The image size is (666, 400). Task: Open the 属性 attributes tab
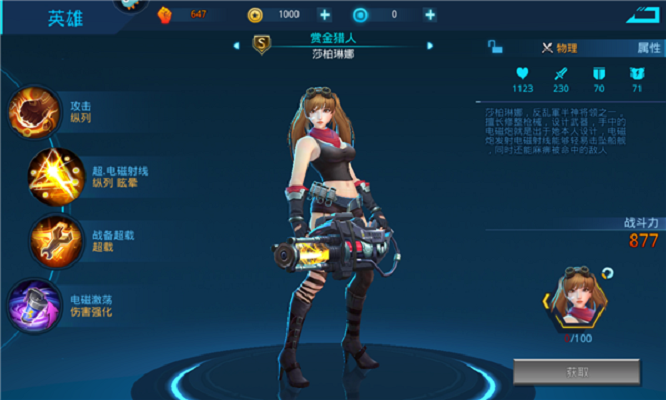[648, 47]
